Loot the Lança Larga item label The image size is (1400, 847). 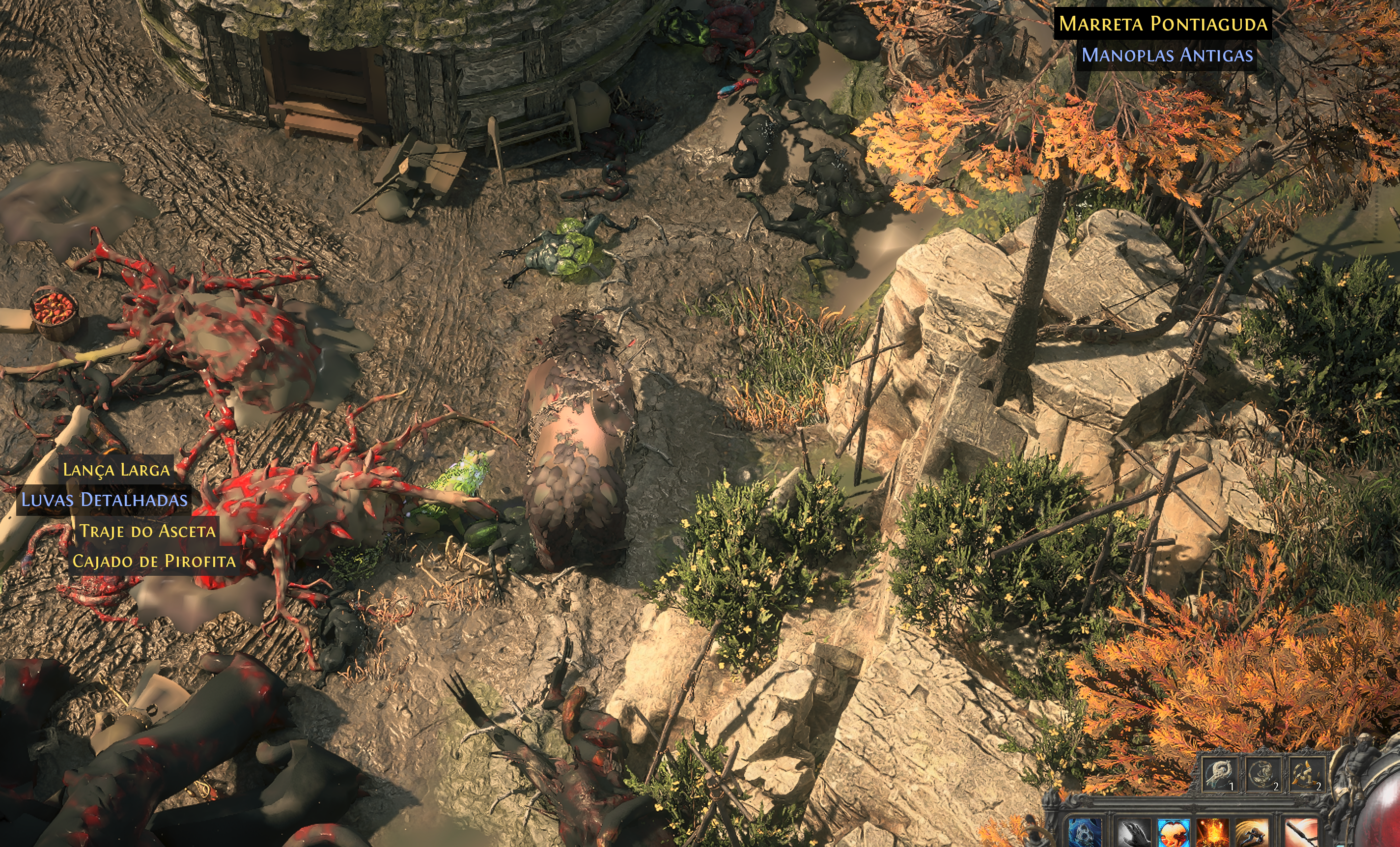pyautogui.click(x=116, y=470)
